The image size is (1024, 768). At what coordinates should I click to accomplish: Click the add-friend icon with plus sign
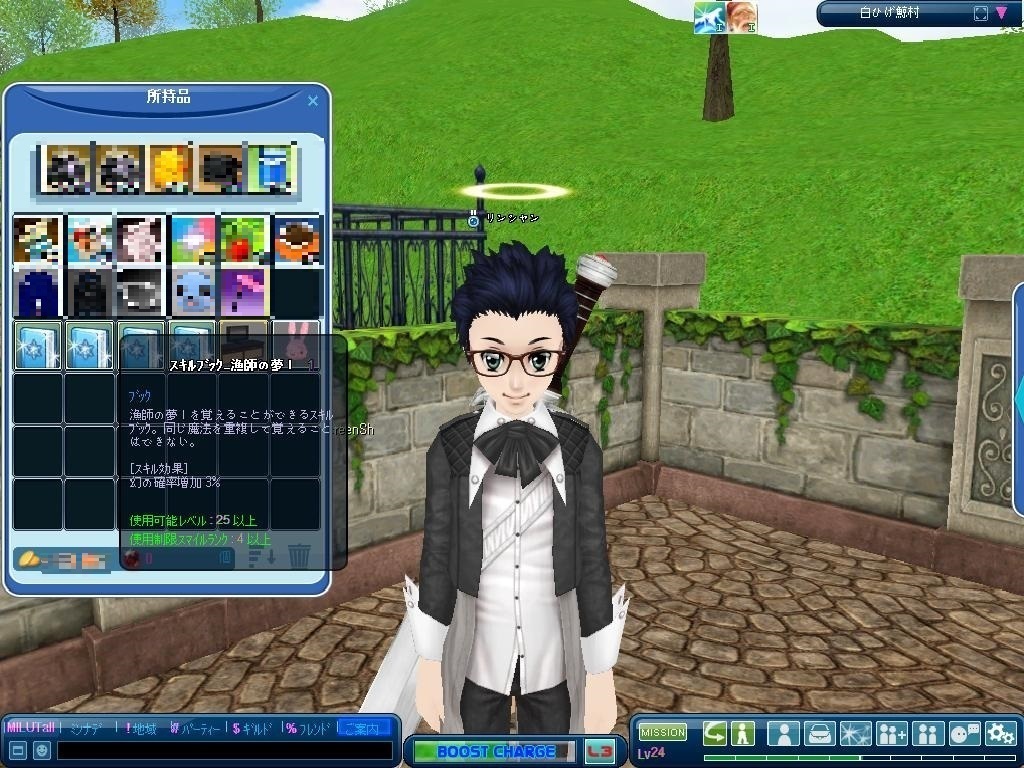(891, 733)
